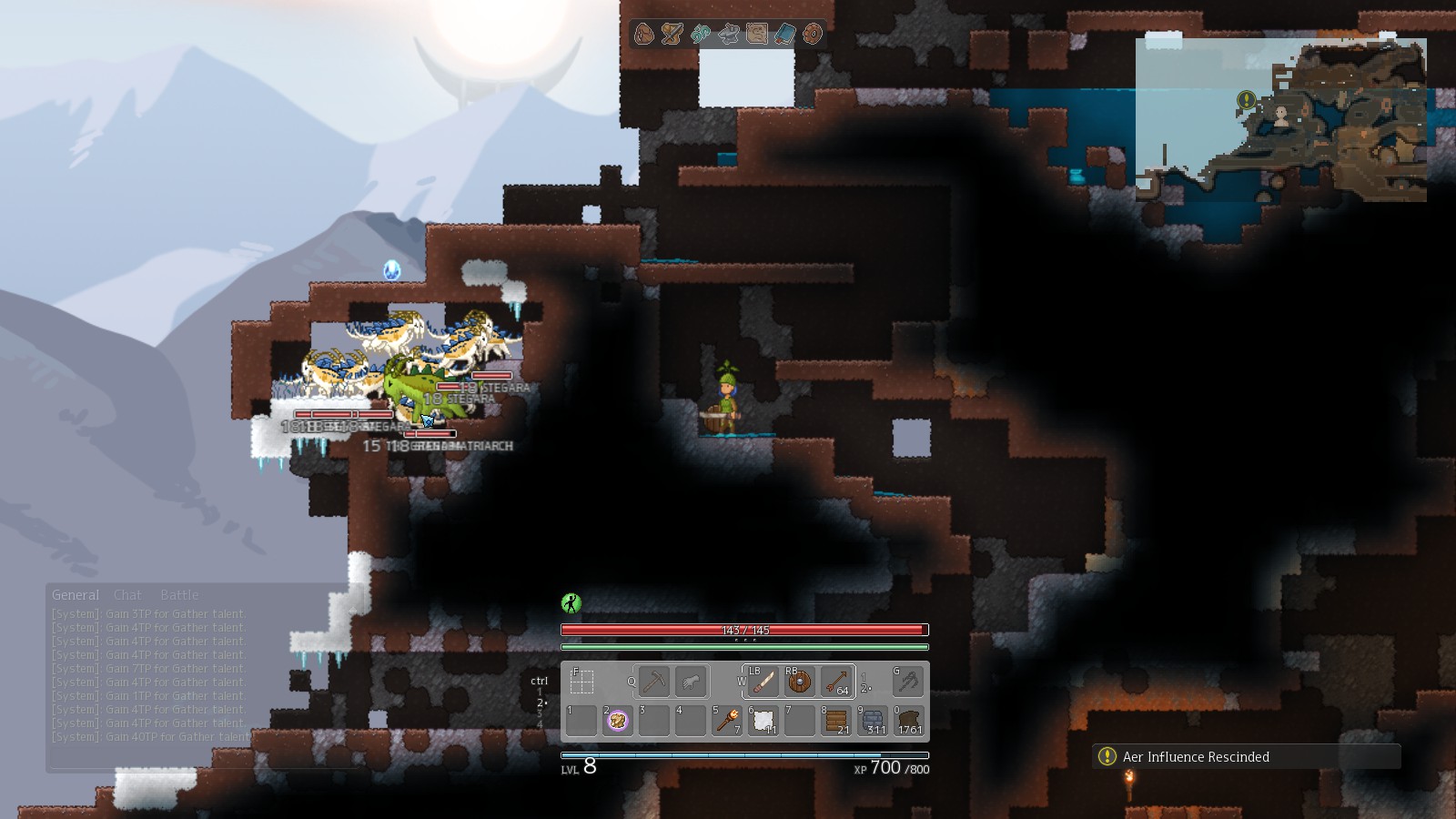
Task: Open the treasure map icon
Action: pyautogui.click(x=757, y=35)
